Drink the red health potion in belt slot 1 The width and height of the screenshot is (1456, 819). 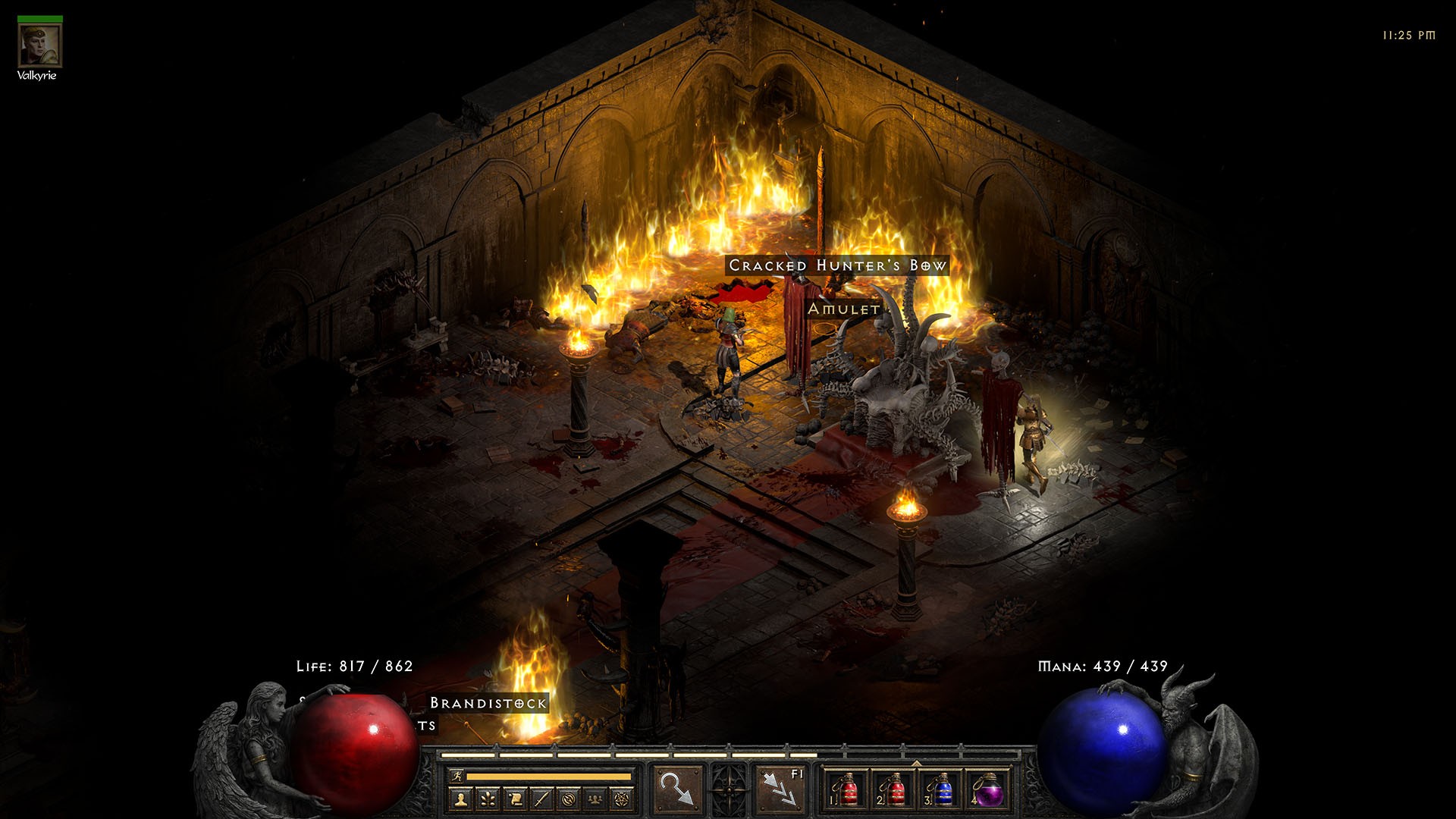[x=847, y=789]
